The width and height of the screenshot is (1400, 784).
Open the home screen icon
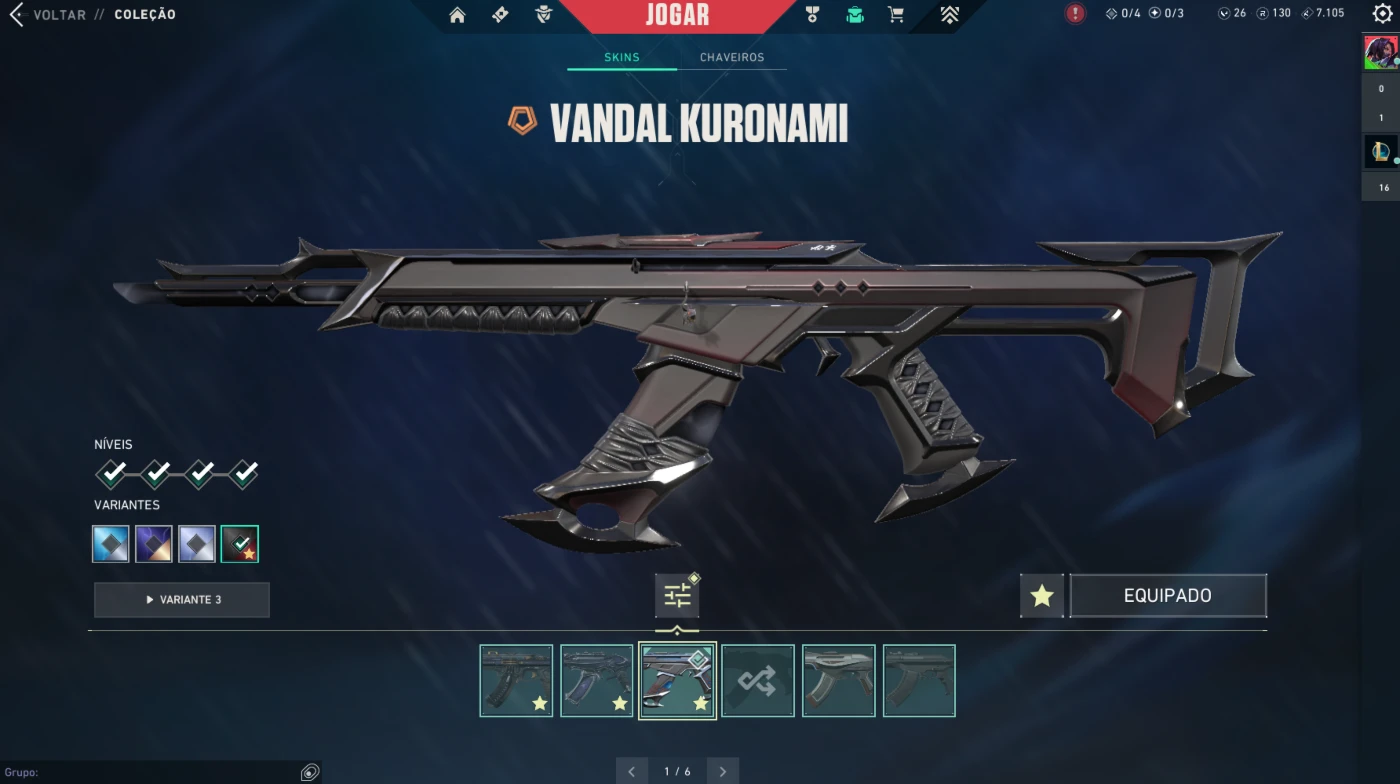[x=457, y=15]
